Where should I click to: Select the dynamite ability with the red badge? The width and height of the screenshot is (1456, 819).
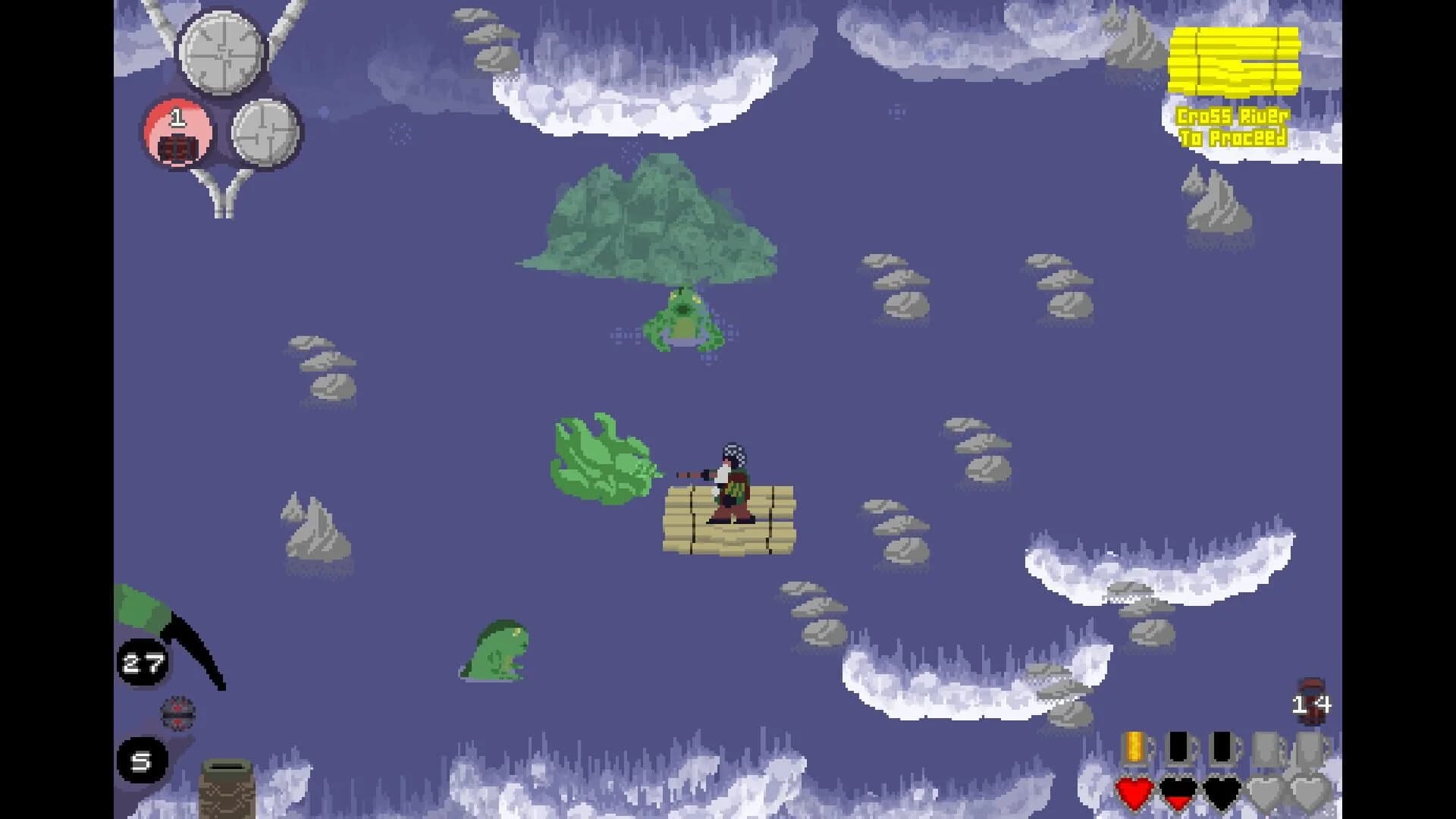click(x=176, y=135)
